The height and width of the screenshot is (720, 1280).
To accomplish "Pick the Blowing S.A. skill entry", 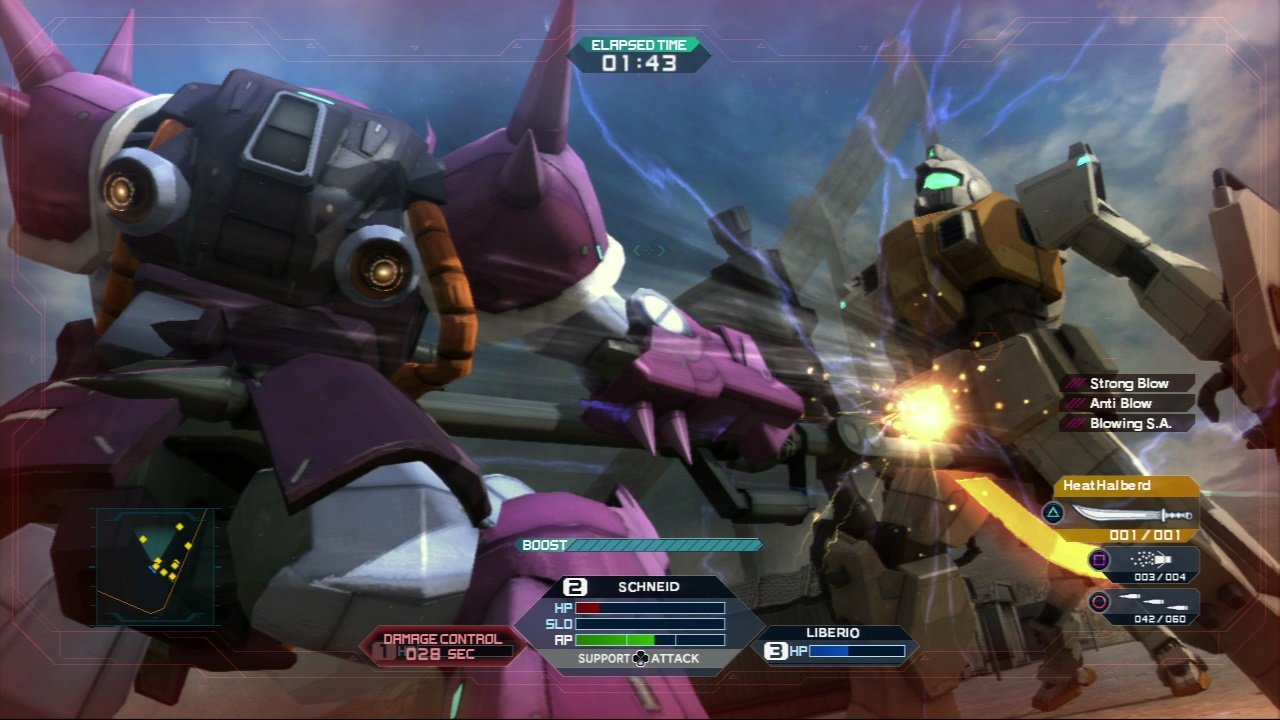I will point(1128,423).
